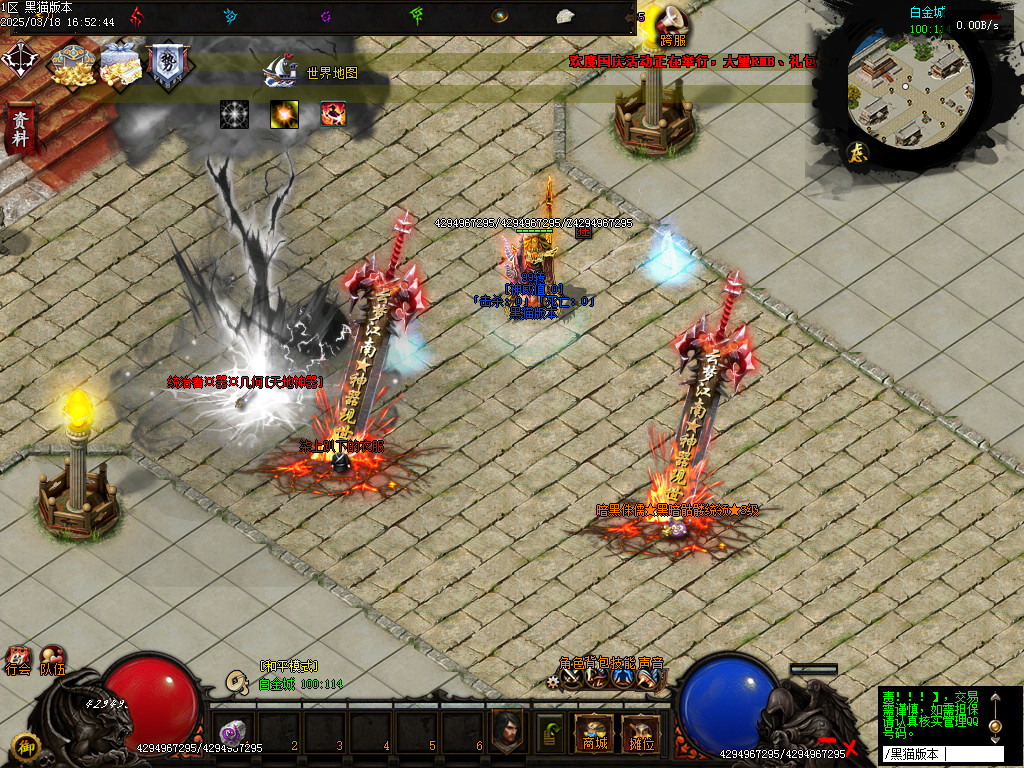1024x768 pixels.
Task: Click the round 御 gold button
Action: pos(25,746)
